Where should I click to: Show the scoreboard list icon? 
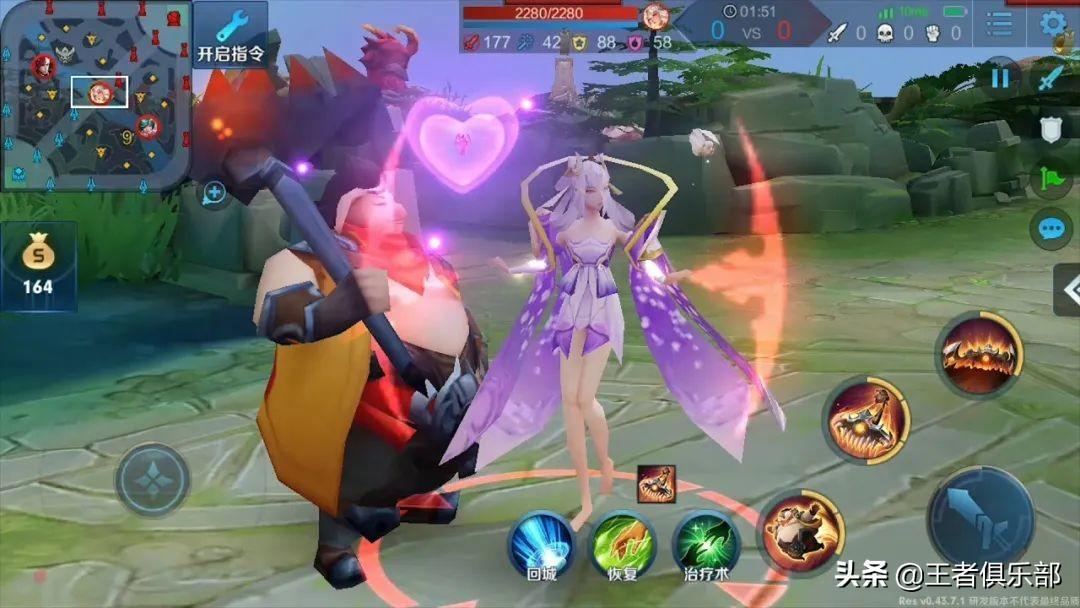pos(999,23)
